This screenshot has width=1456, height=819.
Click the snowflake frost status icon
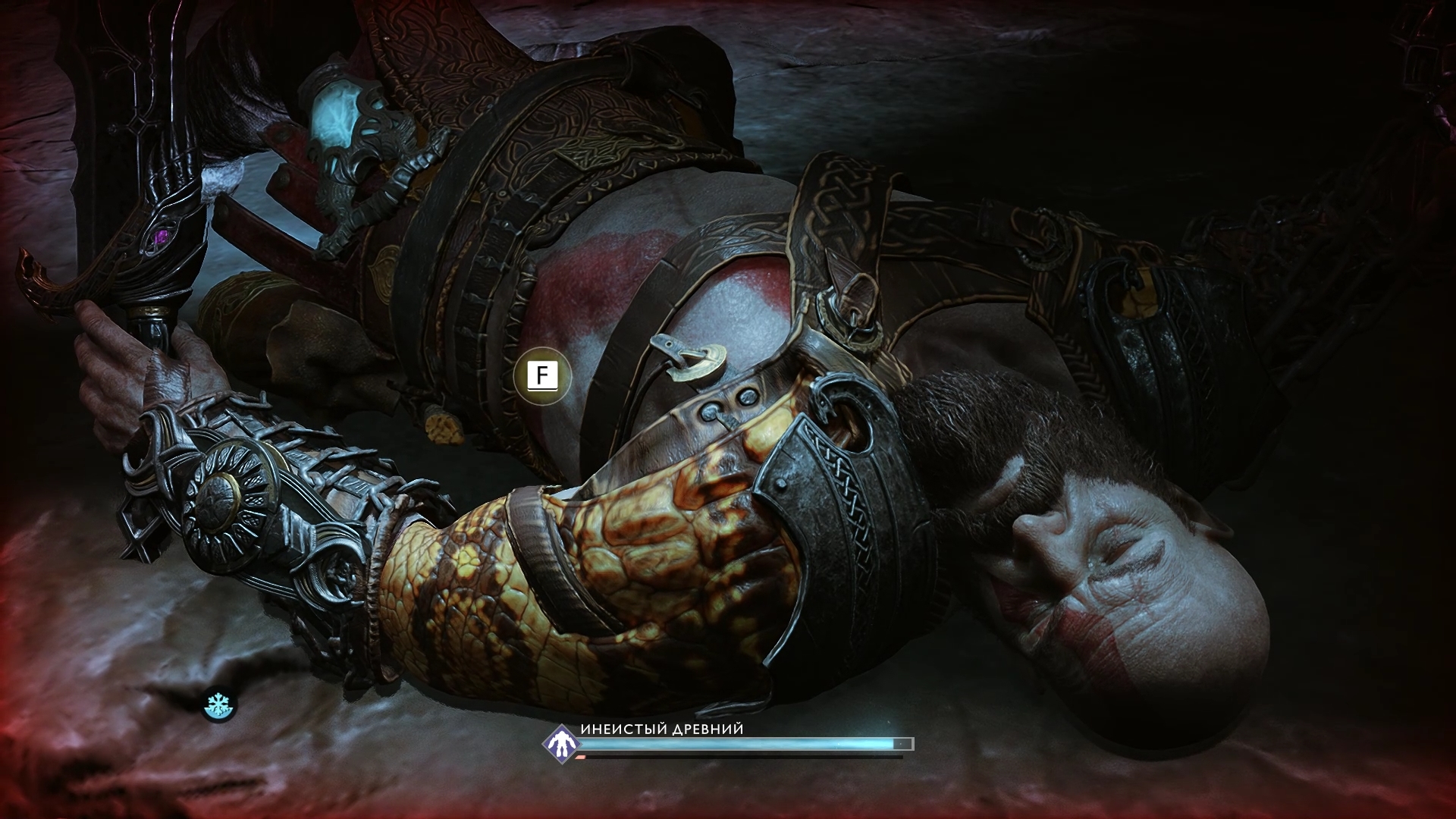tap(218, 706)
